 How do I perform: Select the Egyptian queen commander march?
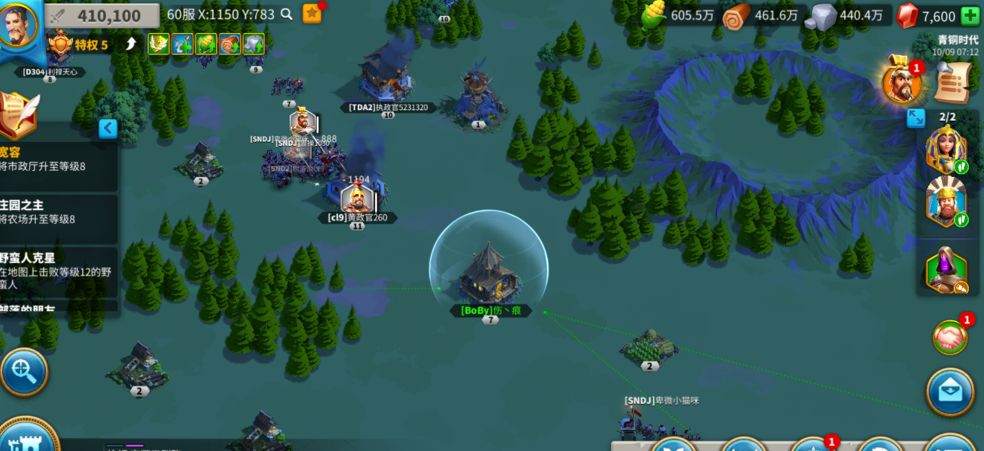[946, 152]
